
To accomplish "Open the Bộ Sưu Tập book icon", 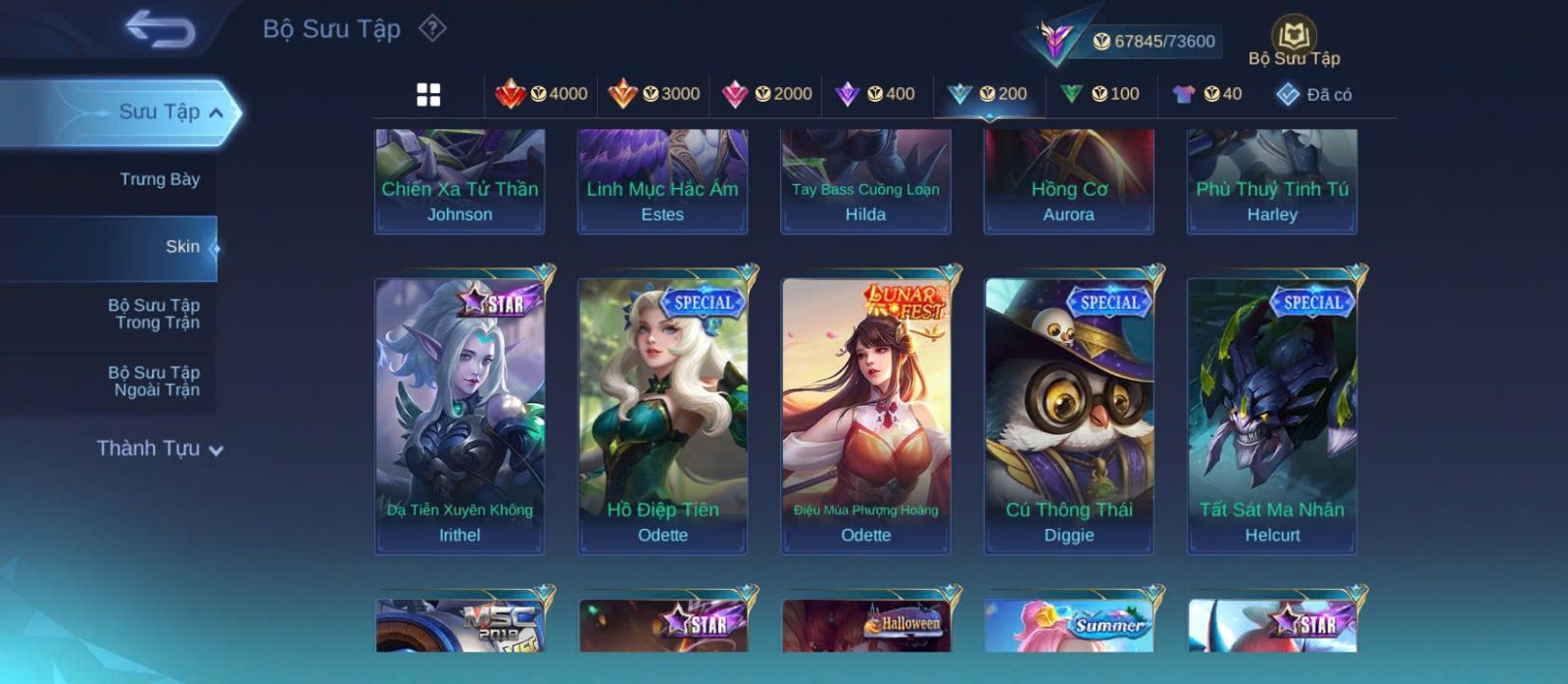I will pyautogui.click(x=1294, y=37).
